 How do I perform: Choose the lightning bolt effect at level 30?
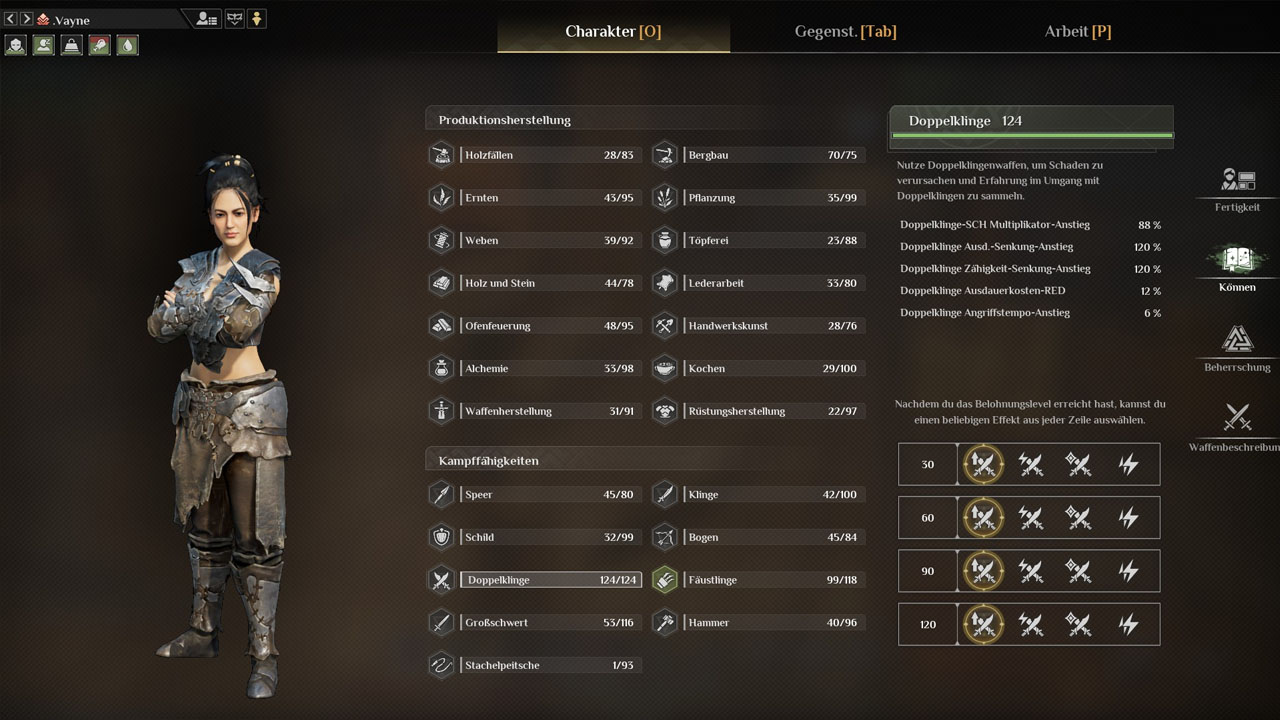pos(1128,464)
